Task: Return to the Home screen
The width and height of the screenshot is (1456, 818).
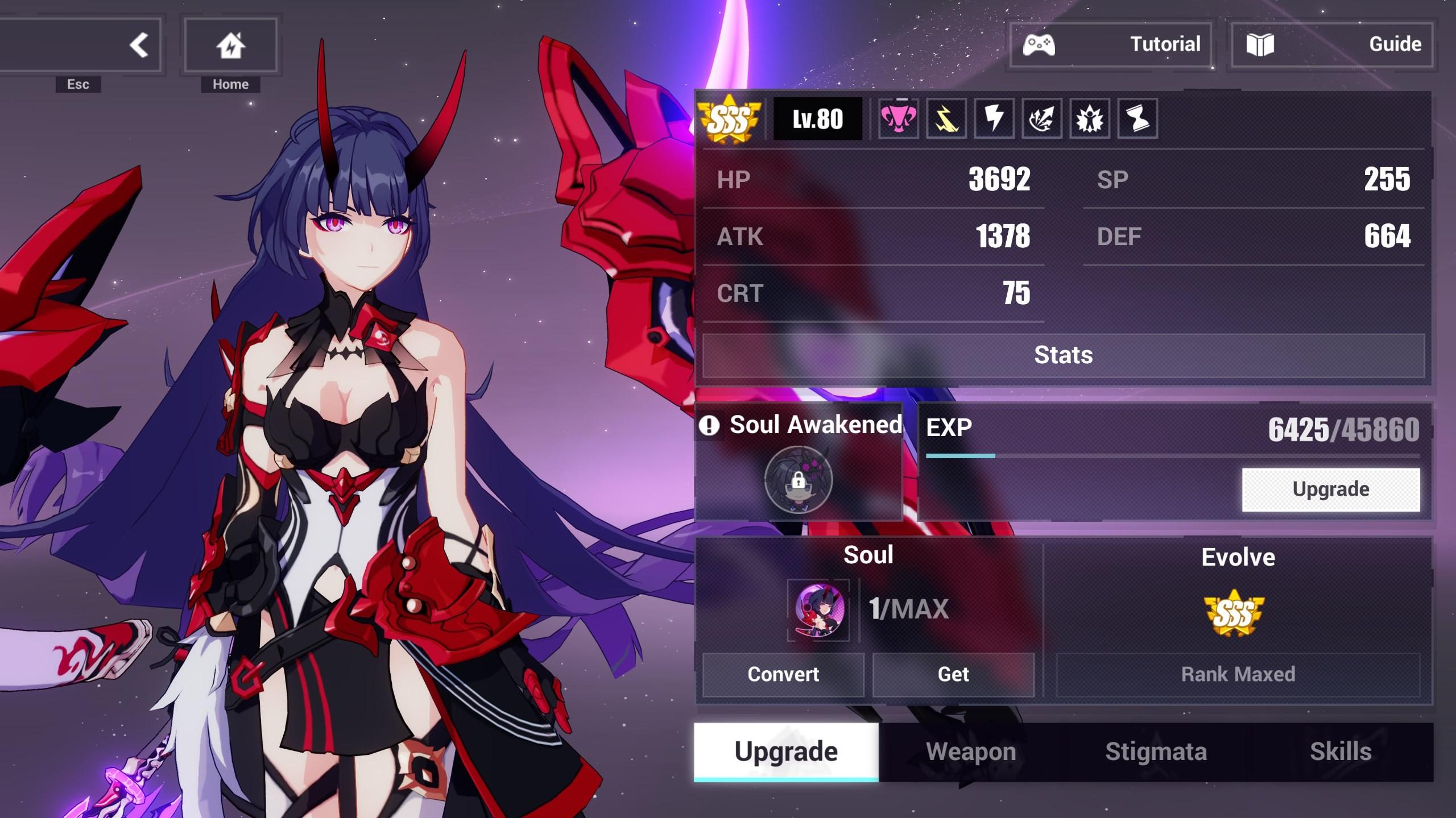Action: (x=230, y=45)
